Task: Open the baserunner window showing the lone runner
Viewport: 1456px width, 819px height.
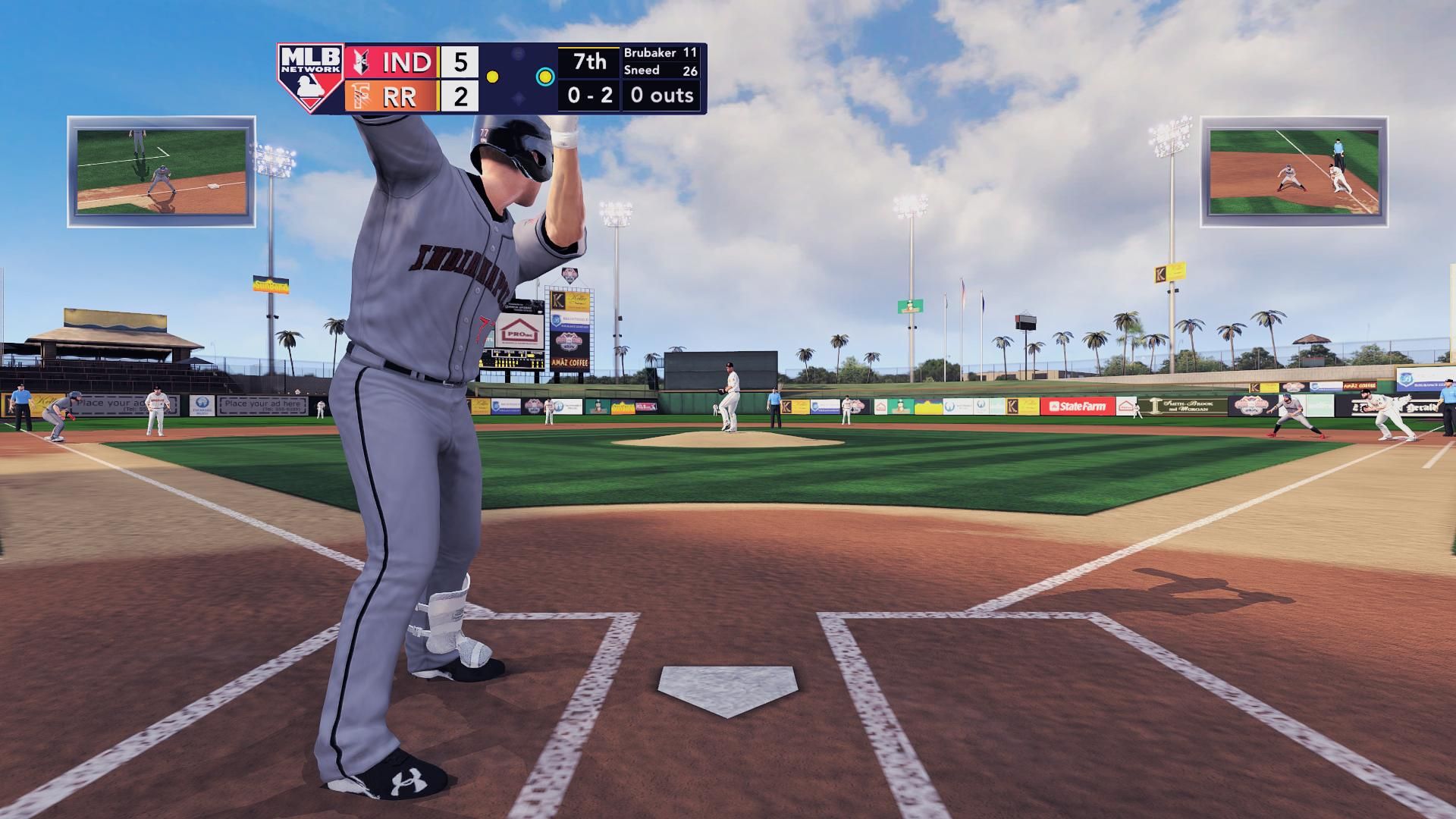Action: (162, 171)
